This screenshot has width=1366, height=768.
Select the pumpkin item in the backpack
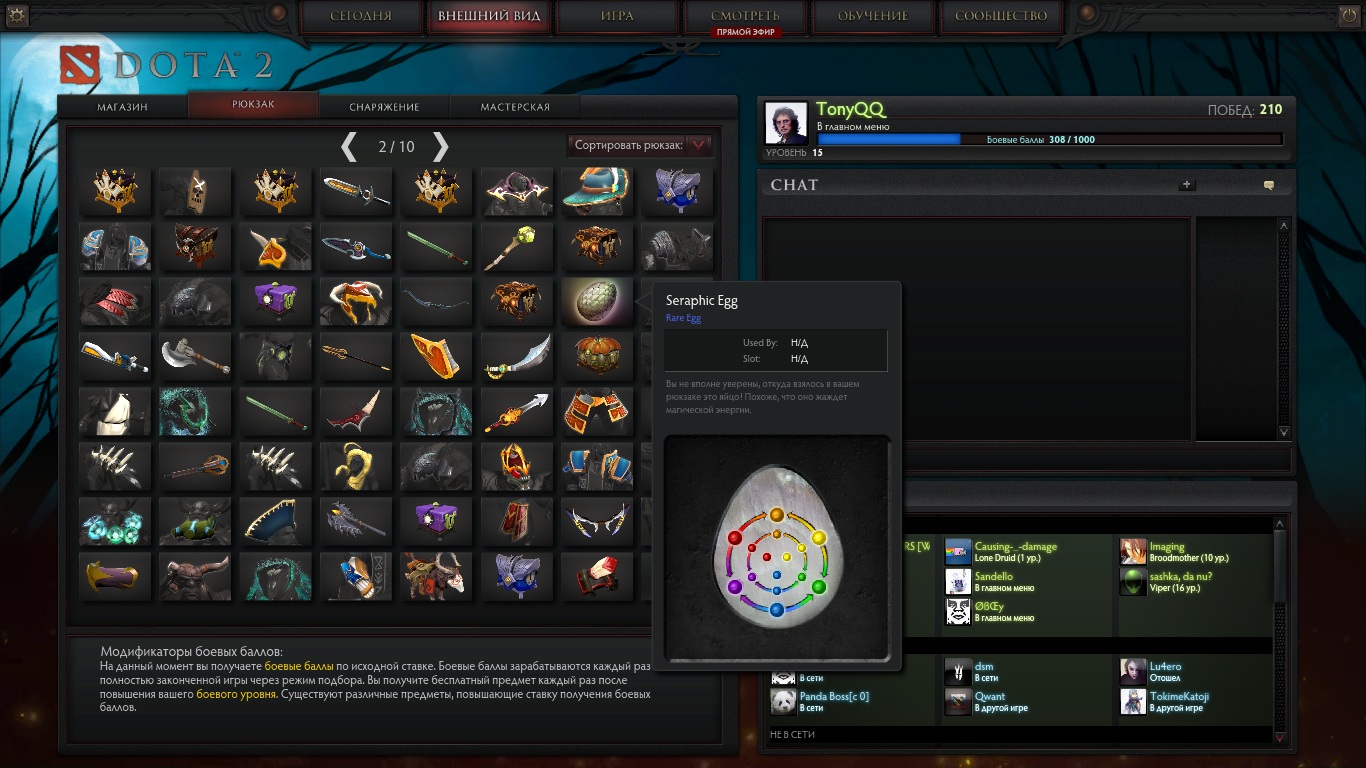(597, 356)
